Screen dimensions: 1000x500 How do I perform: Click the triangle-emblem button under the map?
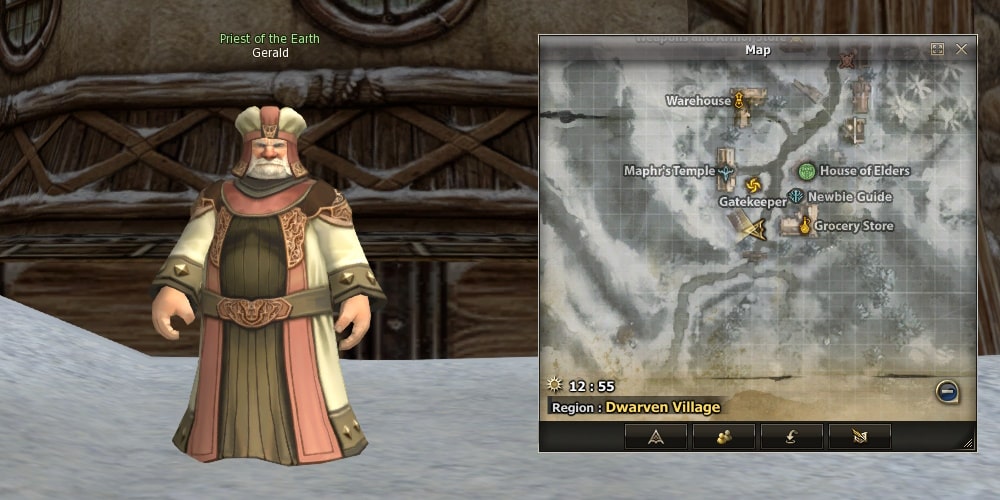coord(656,436)
